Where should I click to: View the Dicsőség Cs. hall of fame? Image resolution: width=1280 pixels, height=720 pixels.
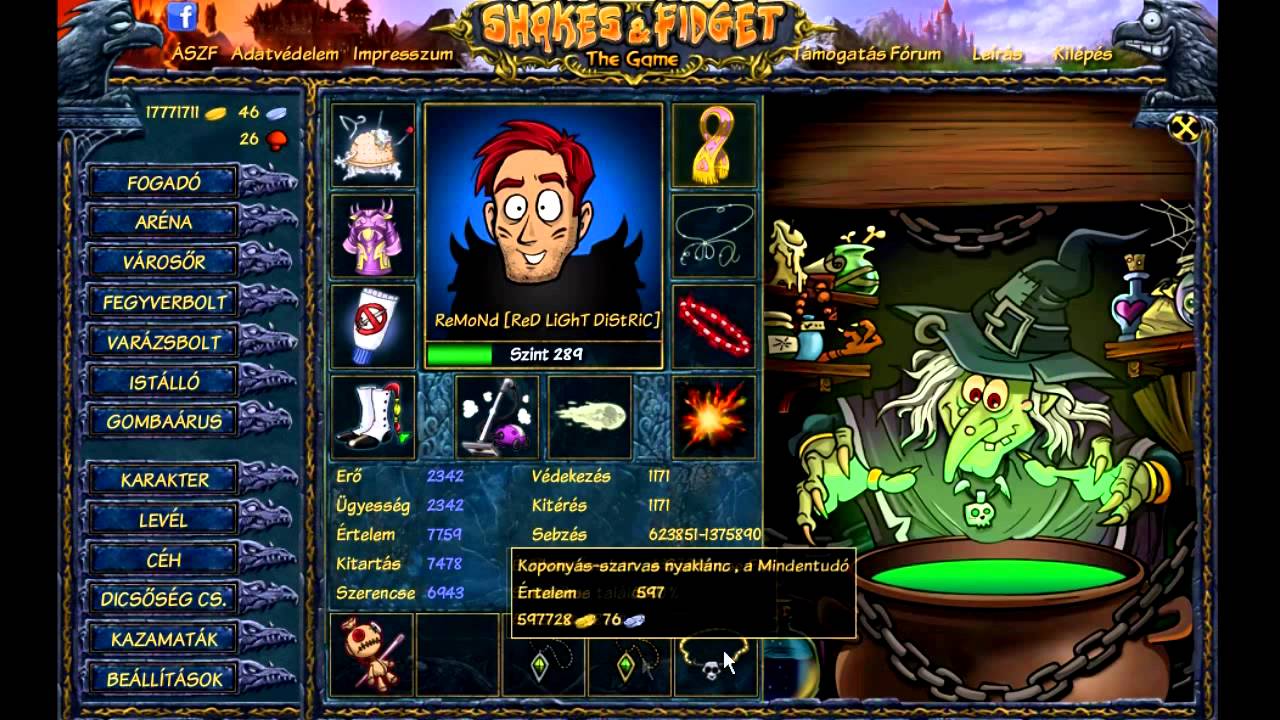164,599
